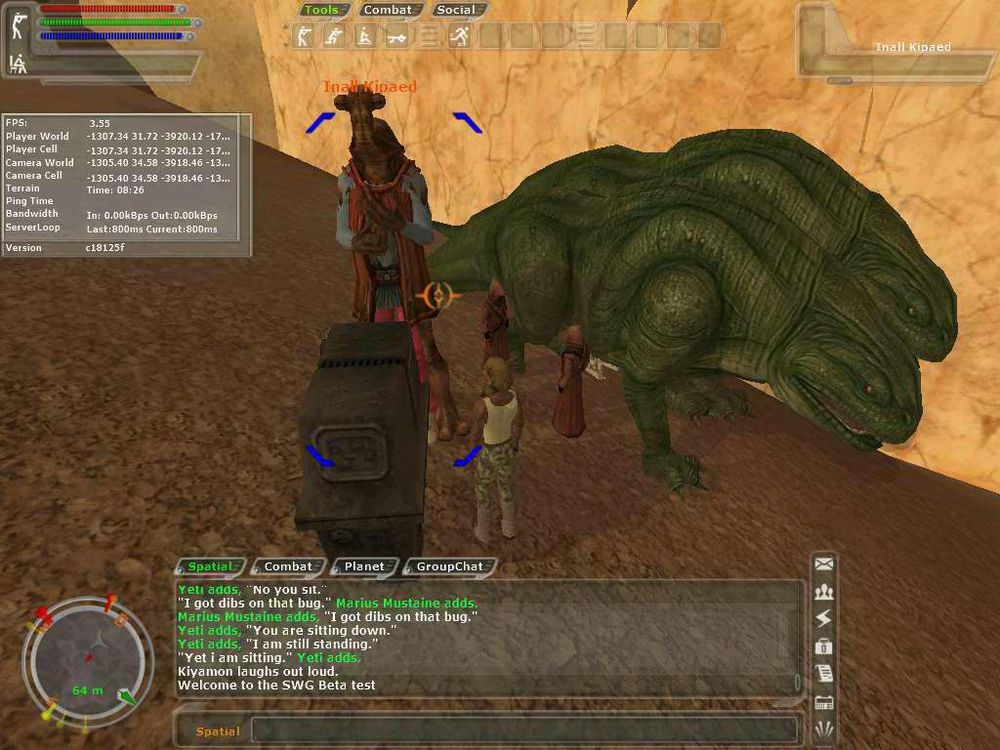Select the GroupChat tab
1000x750 pixels.
click(x=449, y=566)
